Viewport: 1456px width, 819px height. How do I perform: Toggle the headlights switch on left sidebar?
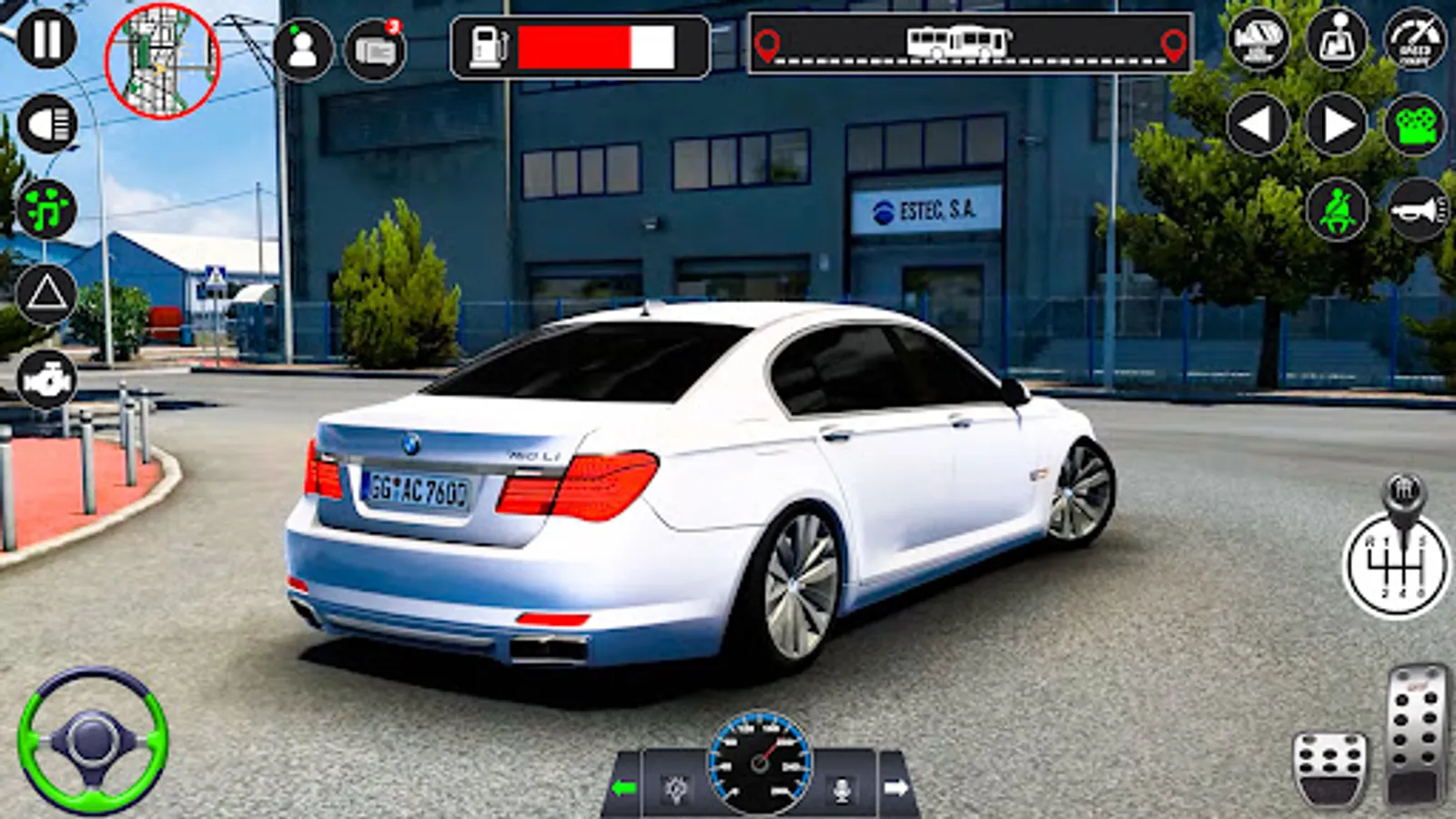pyautogui.click(x=50, y=123)
